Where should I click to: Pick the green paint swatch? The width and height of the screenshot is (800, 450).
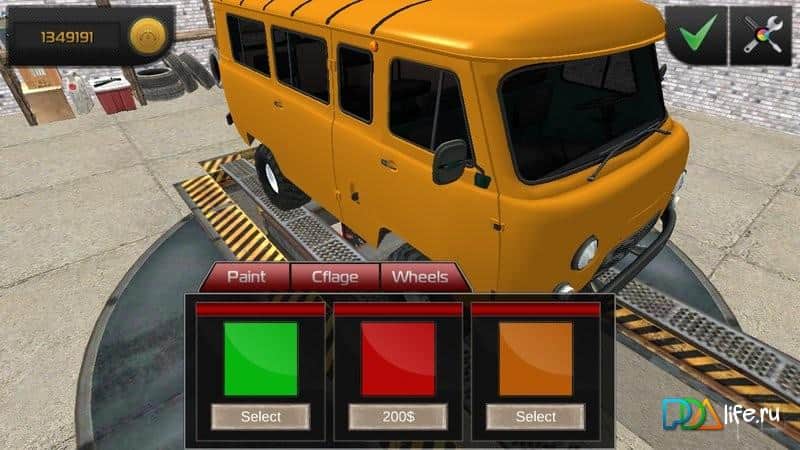point(261,358)
